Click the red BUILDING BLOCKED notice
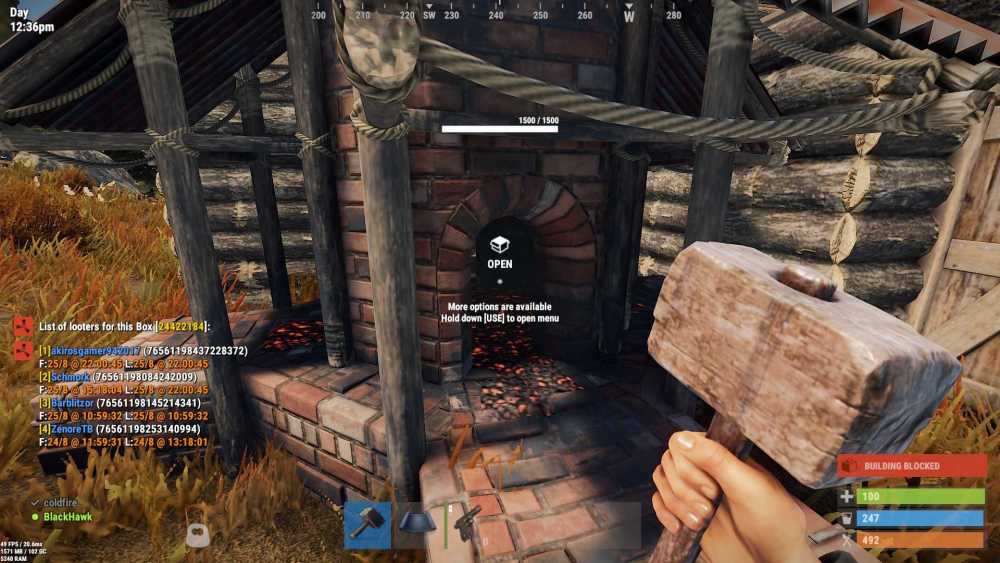Viewport: 1000px width, 563px height. tap(912, 466)
